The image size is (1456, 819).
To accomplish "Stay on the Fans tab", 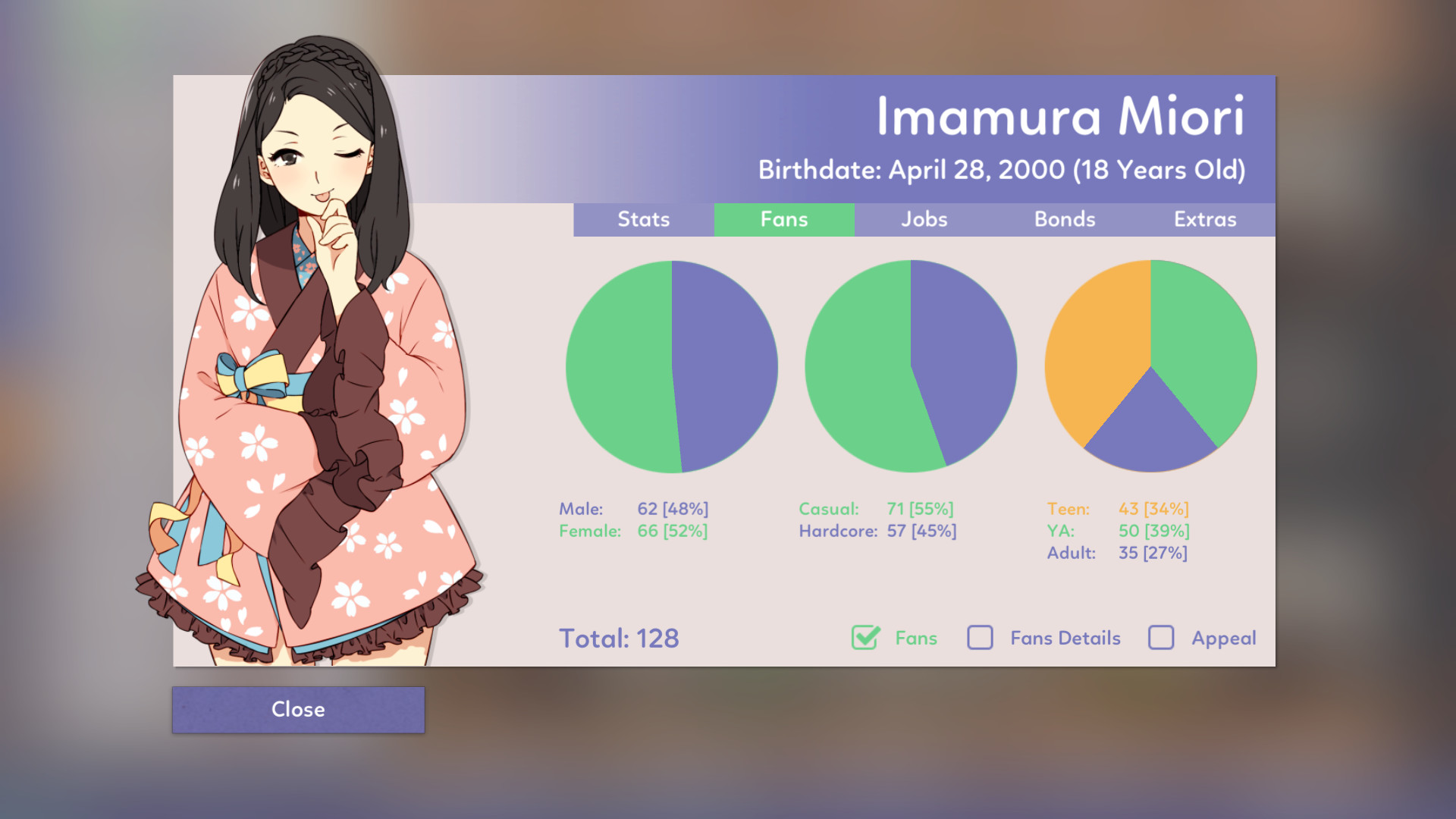I will [x=783, y=219].
